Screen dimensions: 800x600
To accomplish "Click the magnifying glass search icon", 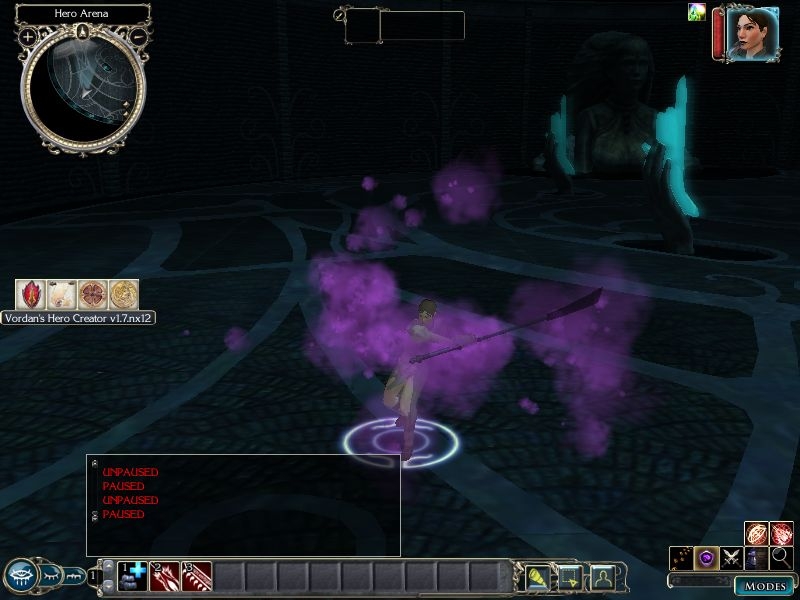I will tap(781, 559).
